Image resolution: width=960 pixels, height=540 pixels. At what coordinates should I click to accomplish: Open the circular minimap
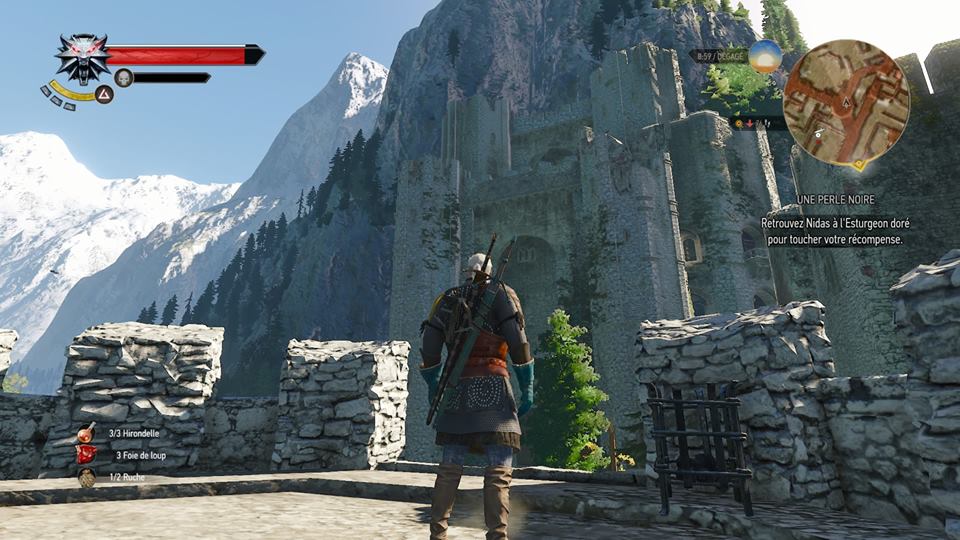pyautogui.click(x=846, y=101)
